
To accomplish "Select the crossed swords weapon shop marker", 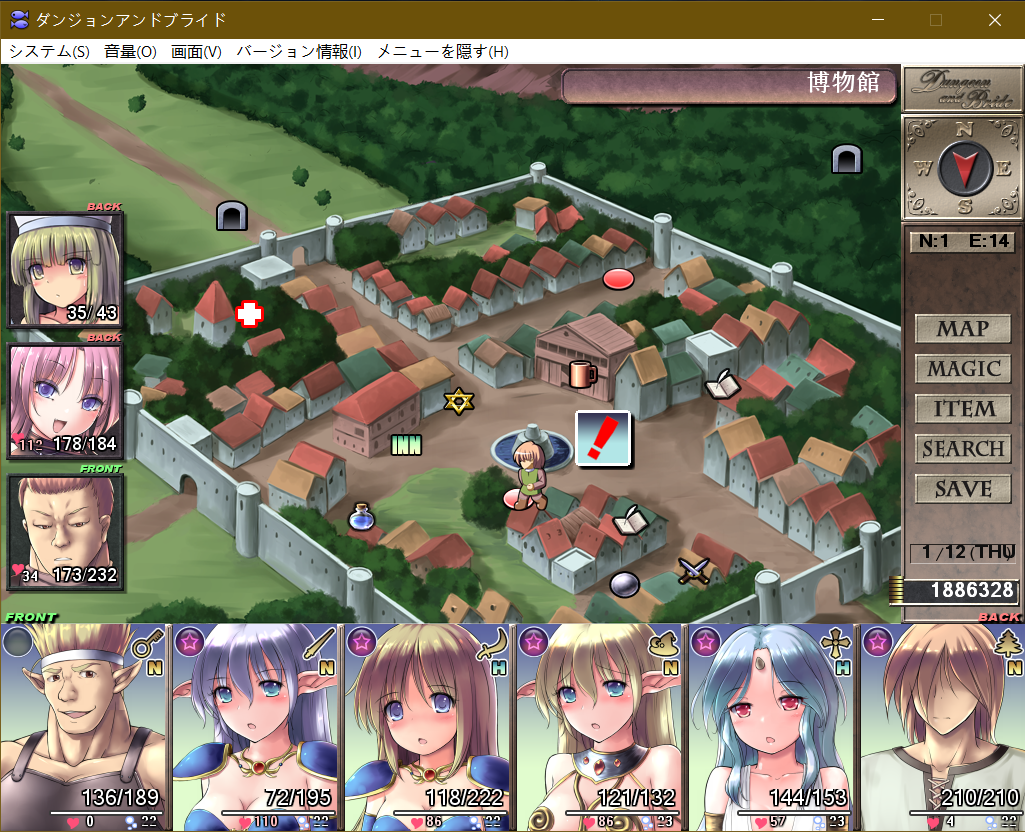I will pos(692,571).
